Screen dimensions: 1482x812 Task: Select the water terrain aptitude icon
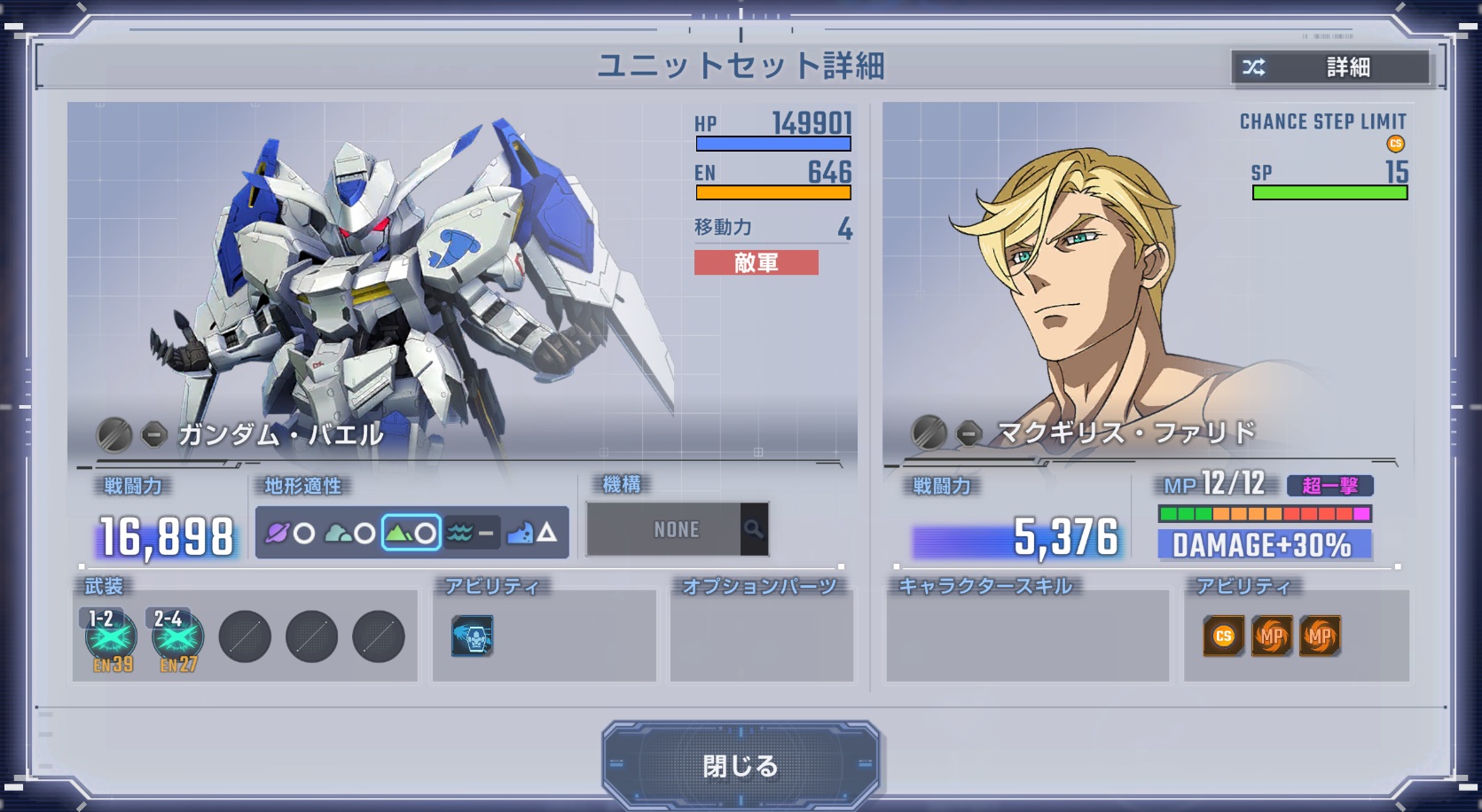pyautogui.click(x=472, y=533)
